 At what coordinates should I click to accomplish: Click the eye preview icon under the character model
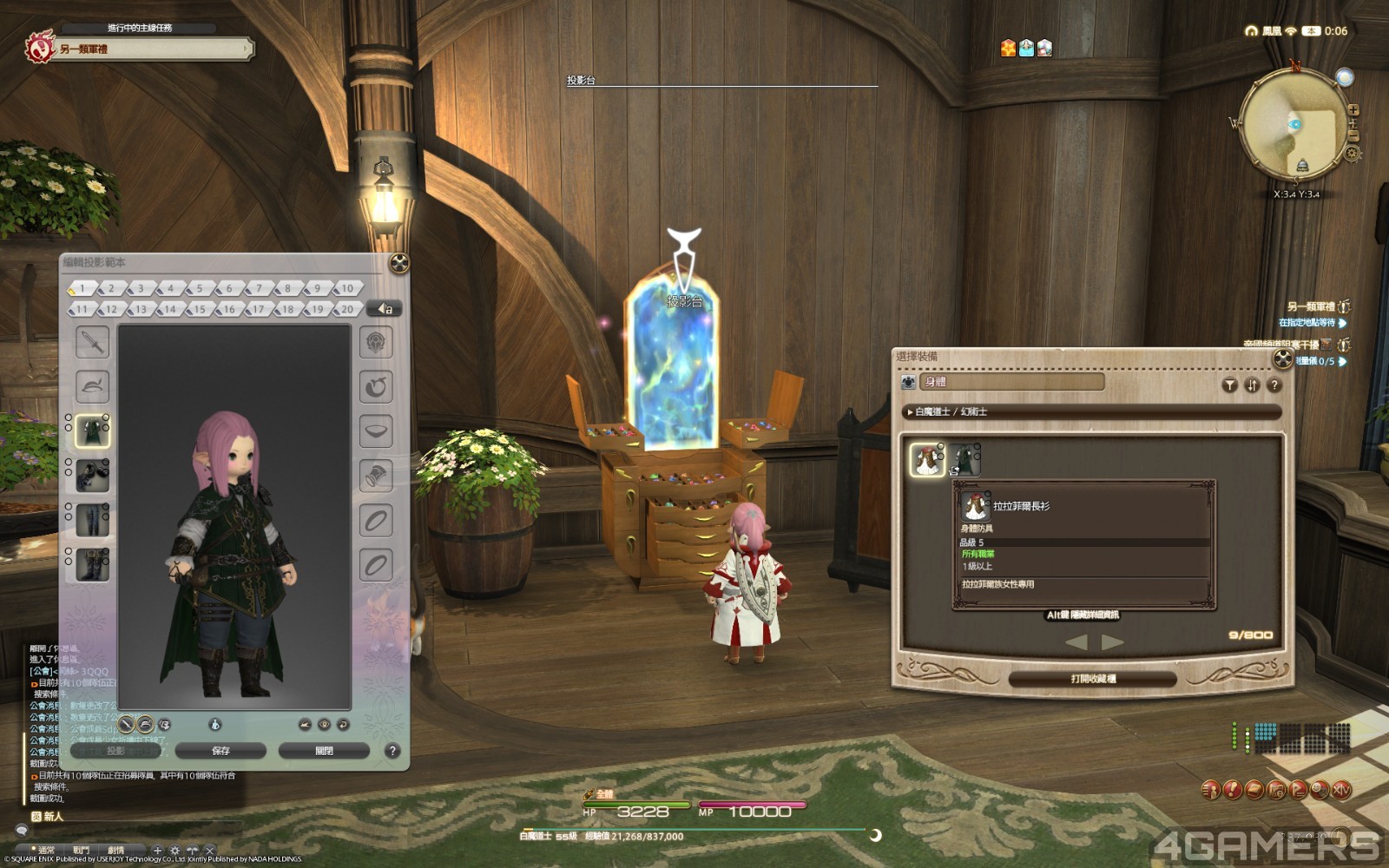point(324,726)
